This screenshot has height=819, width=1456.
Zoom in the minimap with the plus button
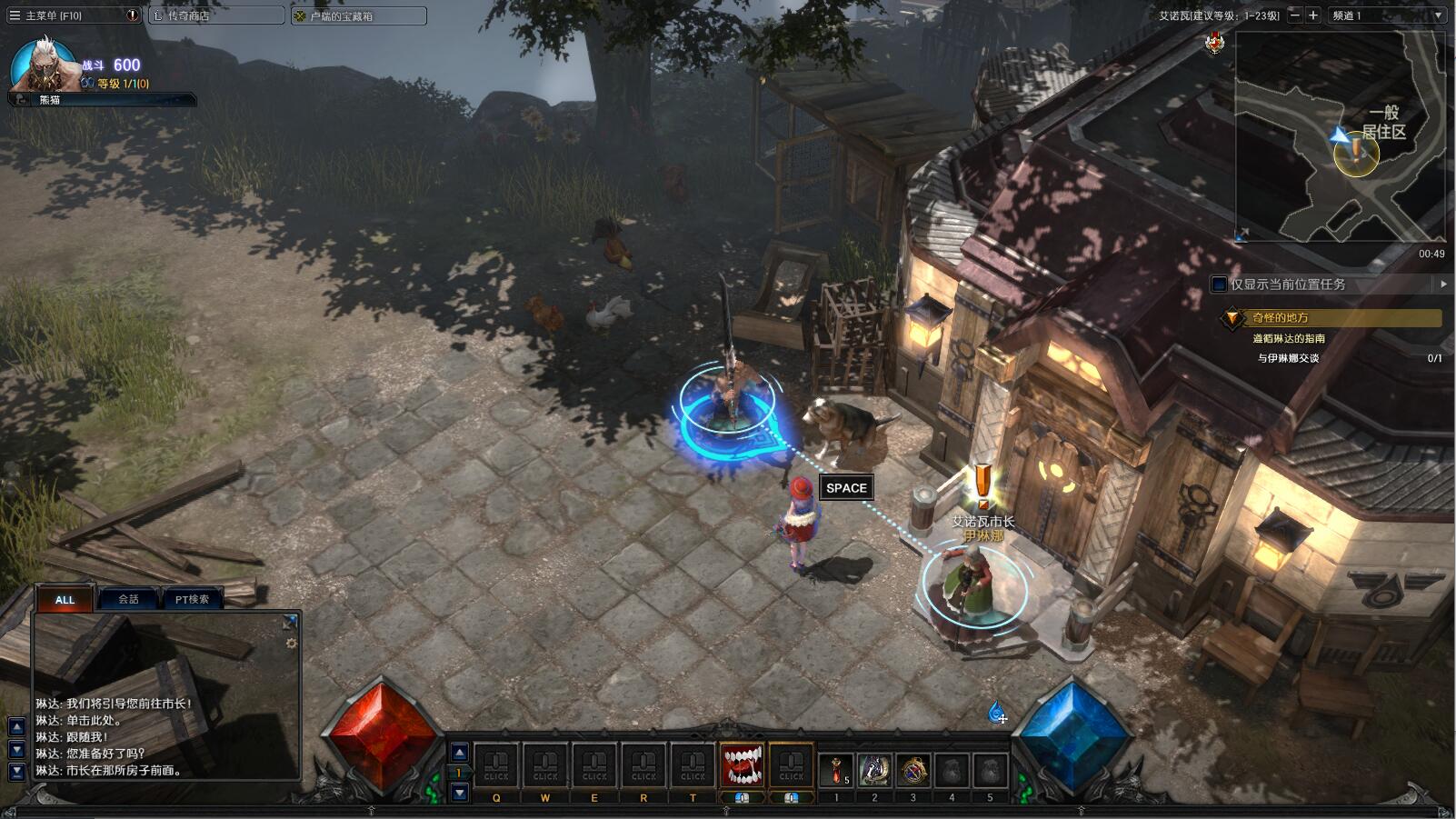(x=1313, y=15)
